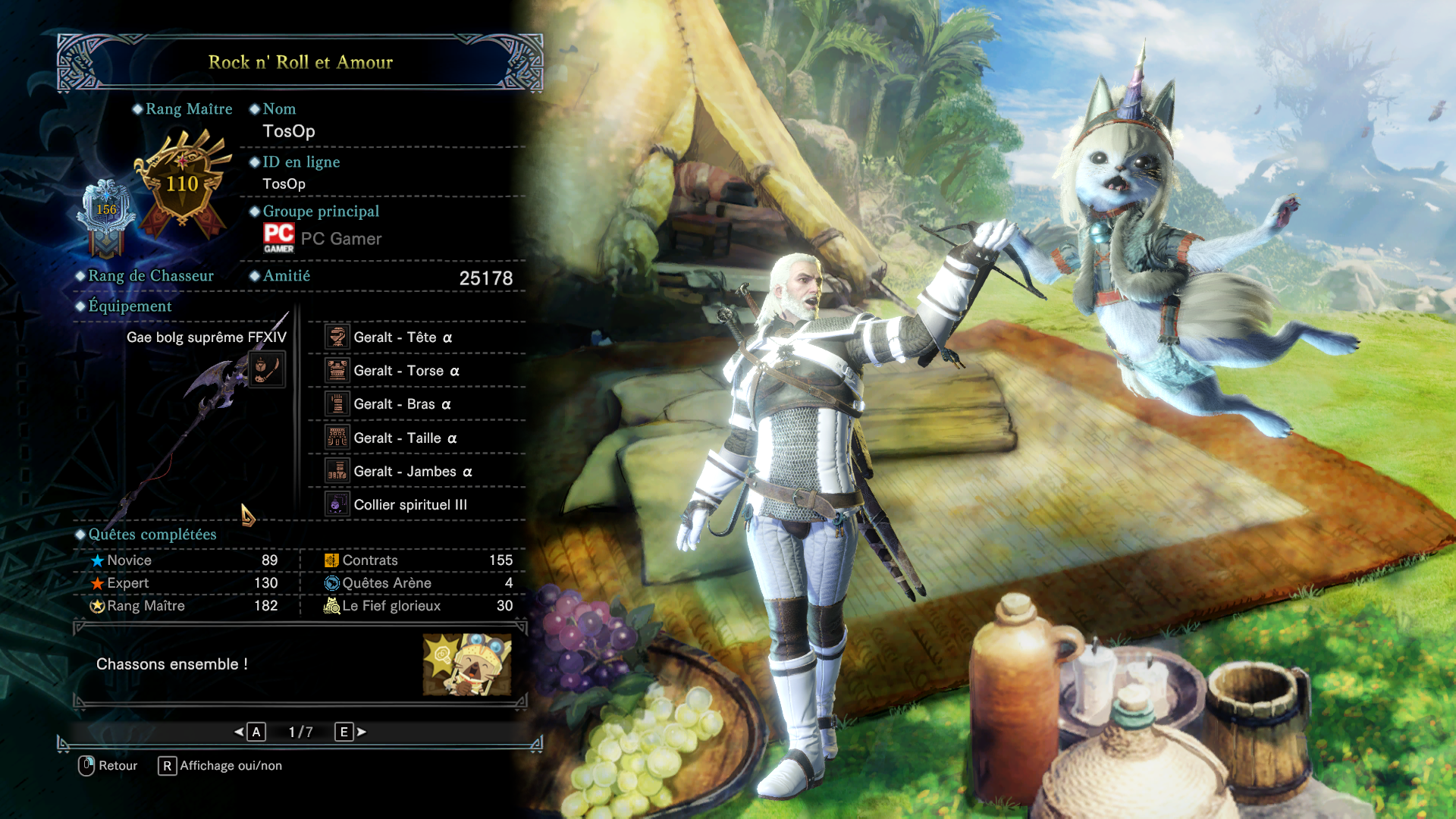This screenshot has width=1456, height=819.
Task: Choose the Geralt - Bras α equipment entry
Action: pos(416,404)
